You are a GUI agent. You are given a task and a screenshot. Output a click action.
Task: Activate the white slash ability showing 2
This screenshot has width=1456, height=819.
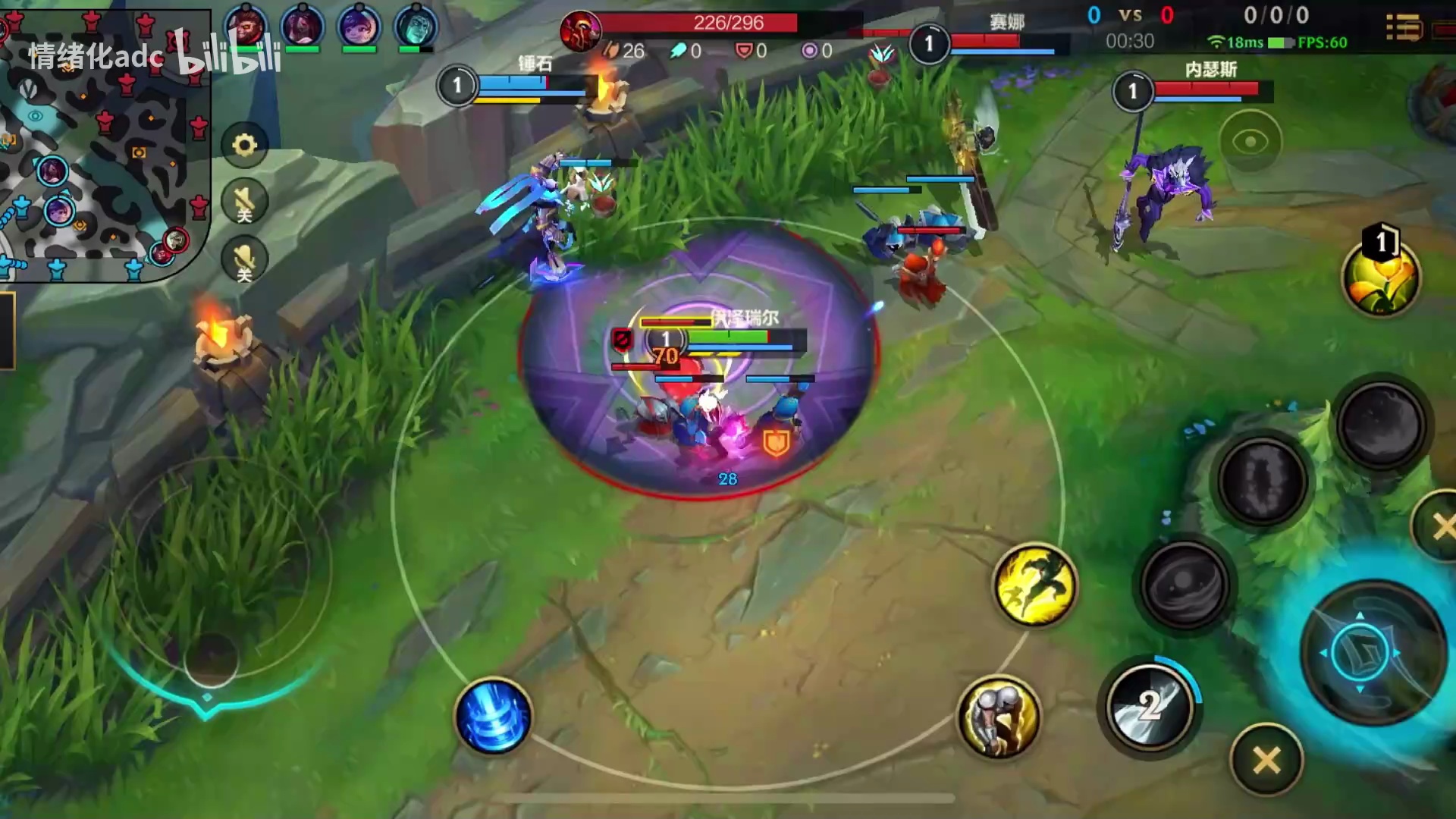tap(1150, 705)
